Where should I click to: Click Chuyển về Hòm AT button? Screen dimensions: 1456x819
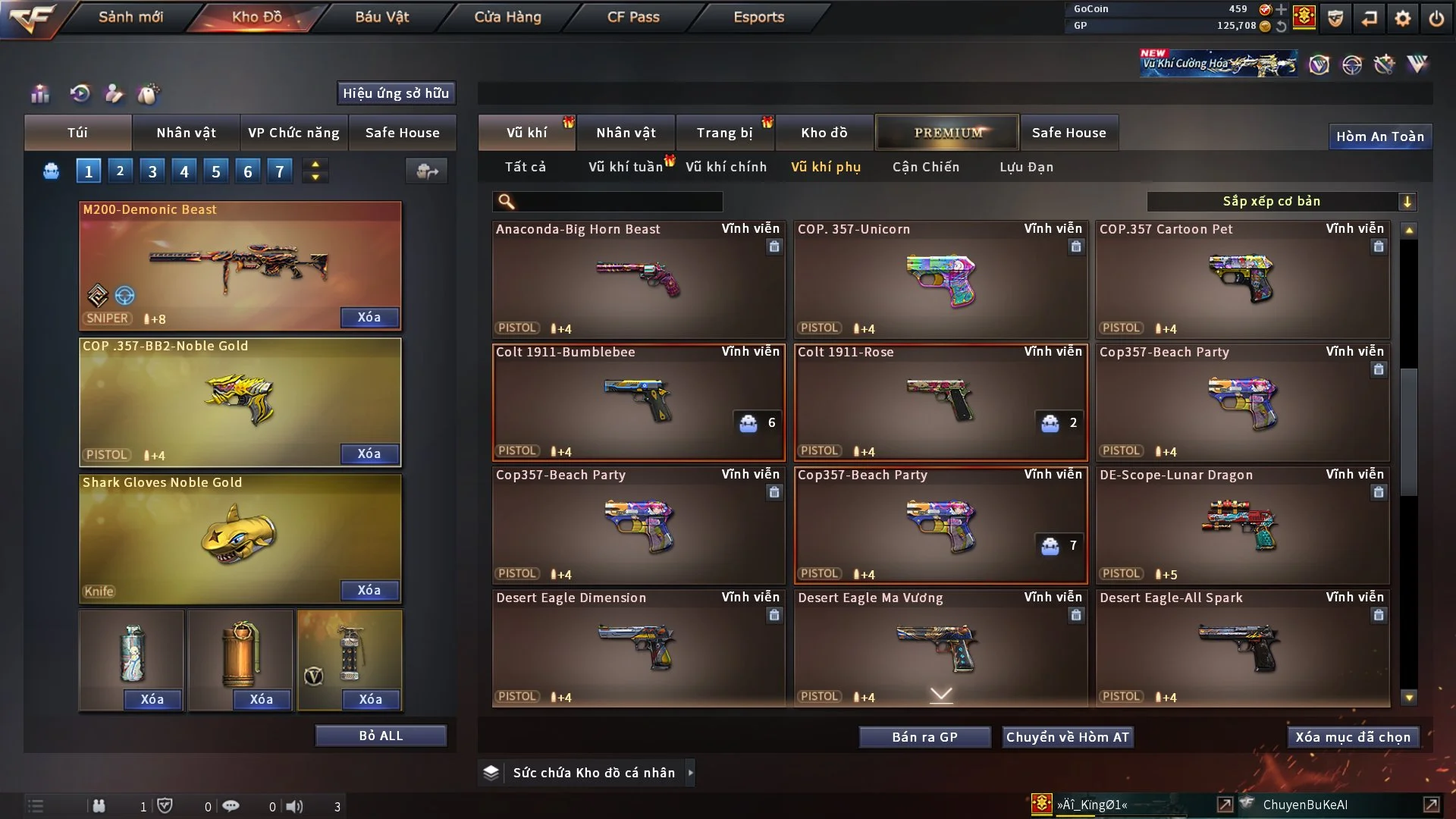(x=1068, y=737)
